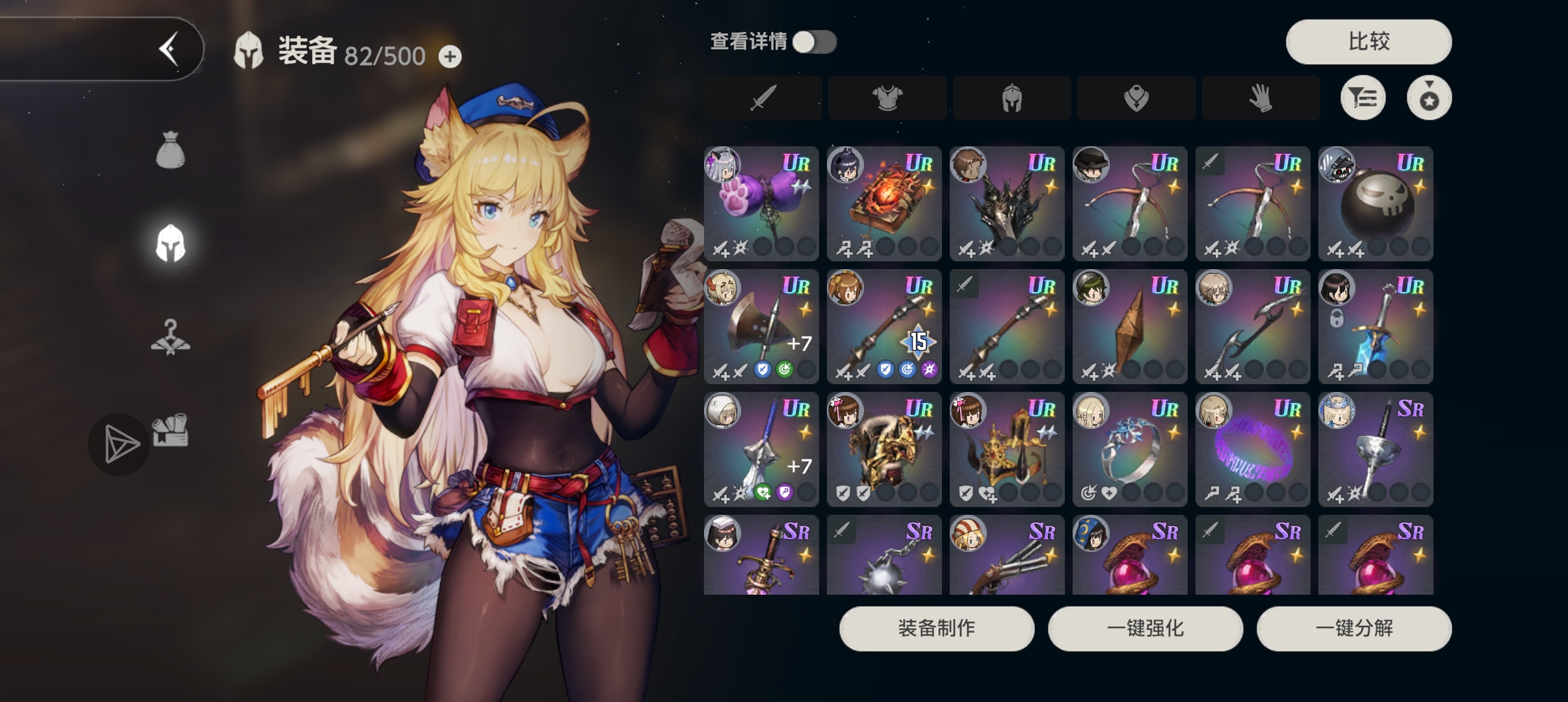The width and height of the screenshot is (1568, 702).
Task: Open the money bag sidebar icon
Action: tap(171, 151)
